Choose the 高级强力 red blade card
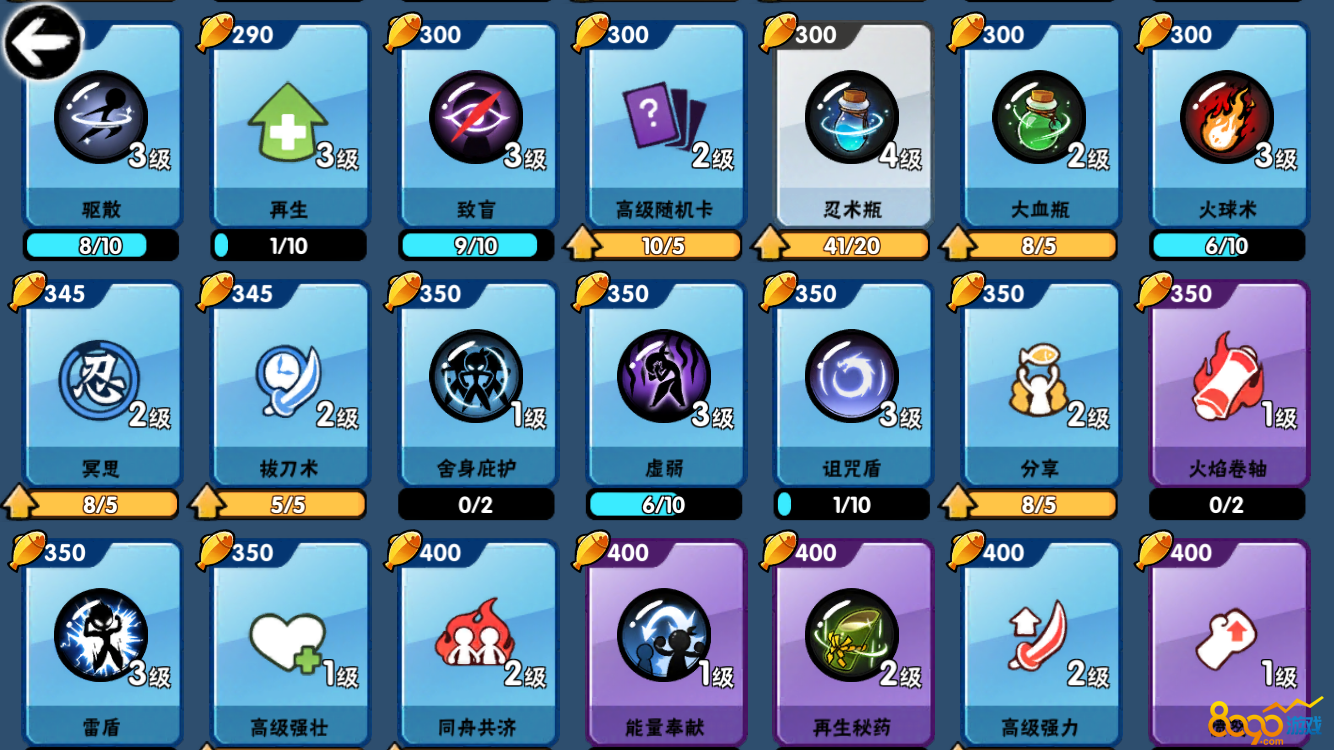Screen dimensions: 1334x750 [x=1039, y=640]
